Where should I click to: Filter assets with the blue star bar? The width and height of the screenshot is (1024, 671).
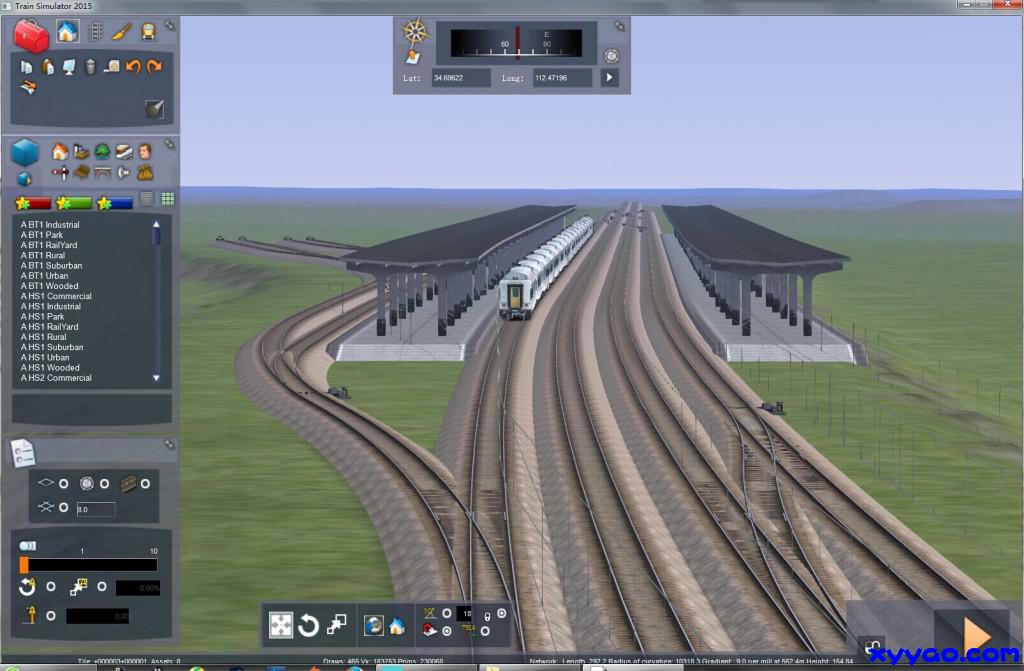(x=114, y=203)
